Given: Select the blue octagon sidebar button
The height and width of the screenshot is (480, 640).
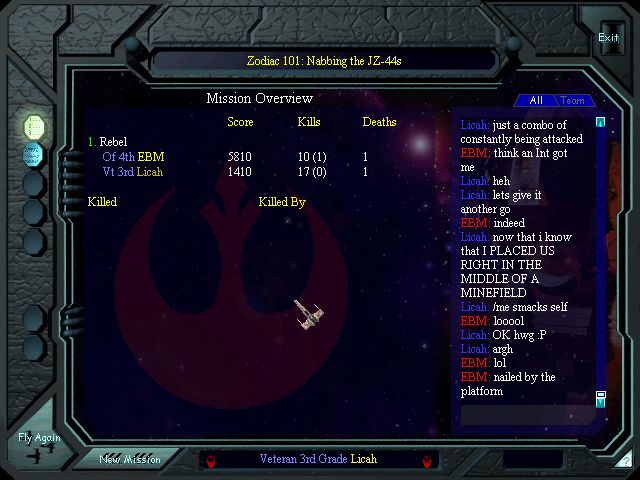Looking at the screenshot, I should click(35, 155).
